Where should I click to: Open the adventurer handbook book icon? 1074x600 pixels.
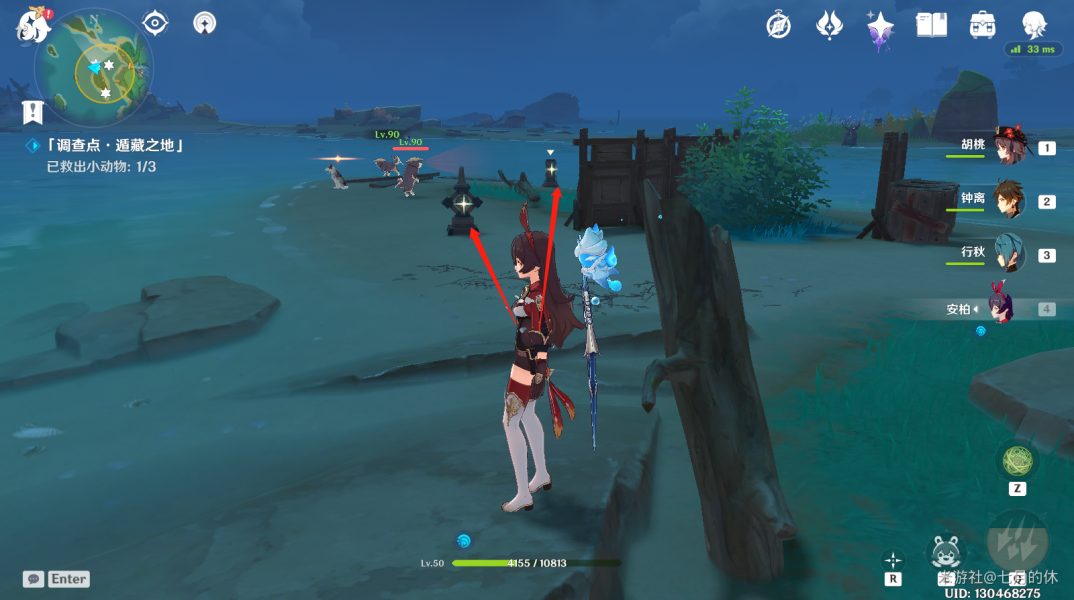pyautogui.click(x=931, y=26)
